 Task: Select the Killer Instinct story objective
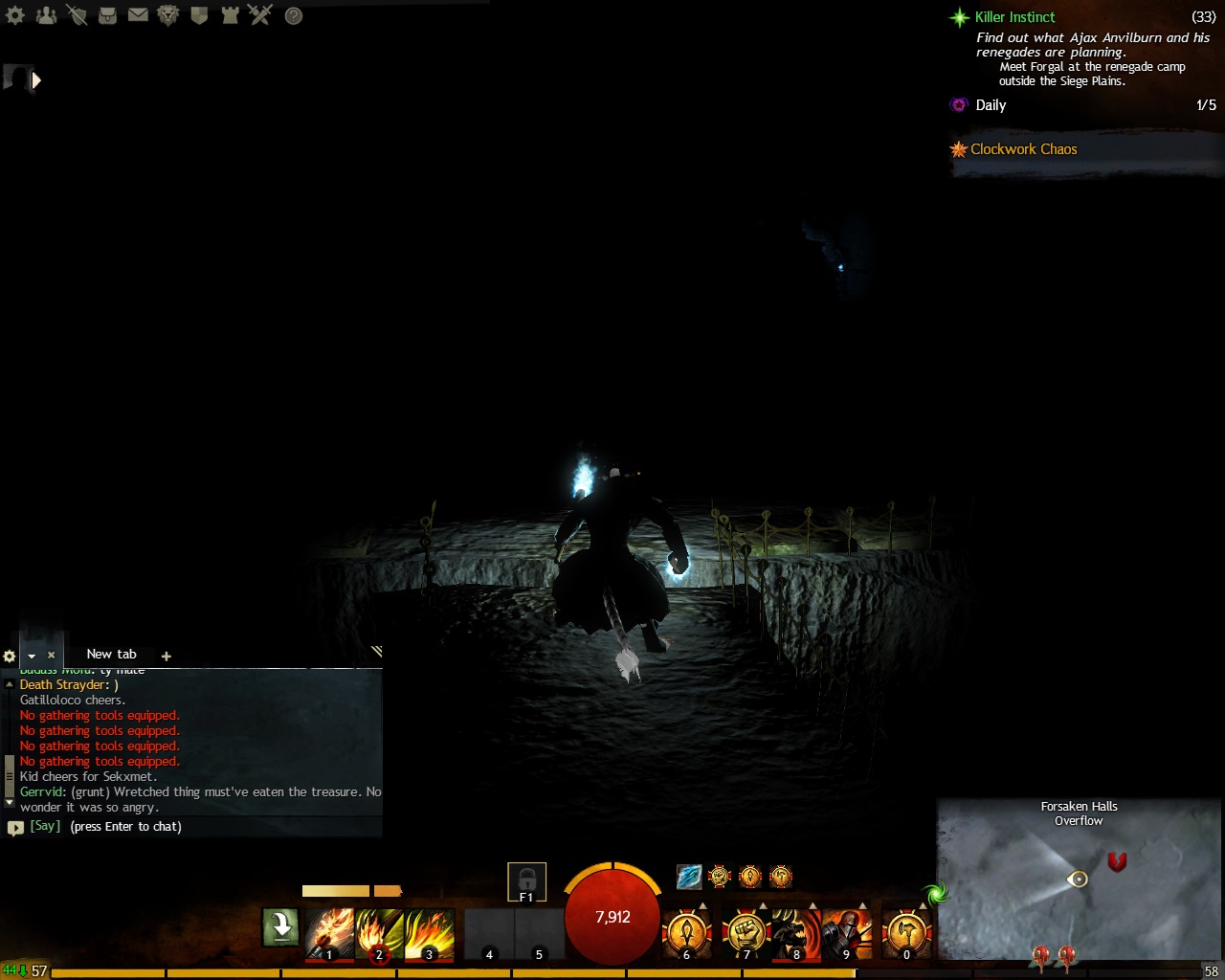(x=1014, y=17)
